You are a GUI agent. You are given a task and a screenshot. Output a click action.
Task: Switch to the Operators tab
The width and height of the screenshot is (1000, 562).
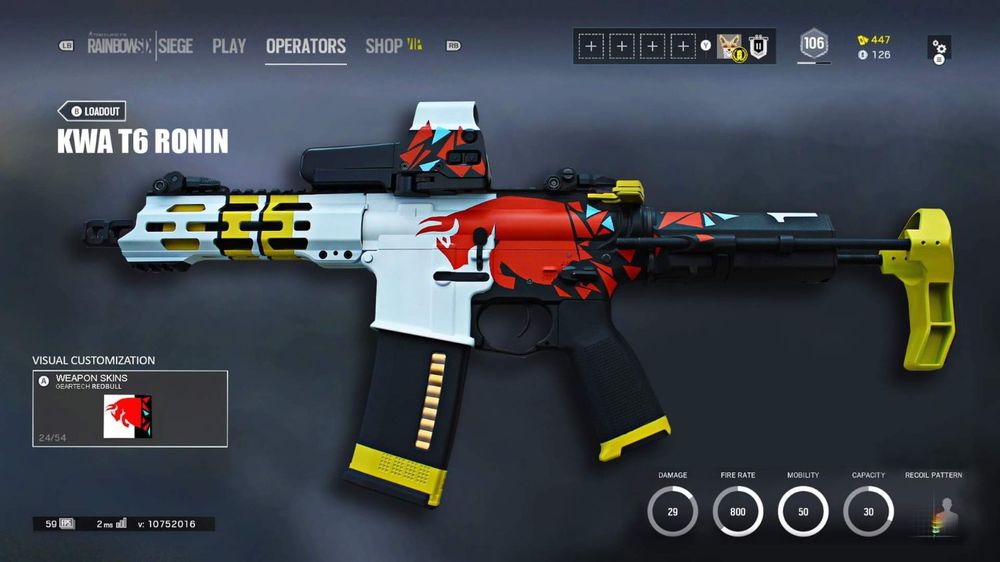(306, 46)
